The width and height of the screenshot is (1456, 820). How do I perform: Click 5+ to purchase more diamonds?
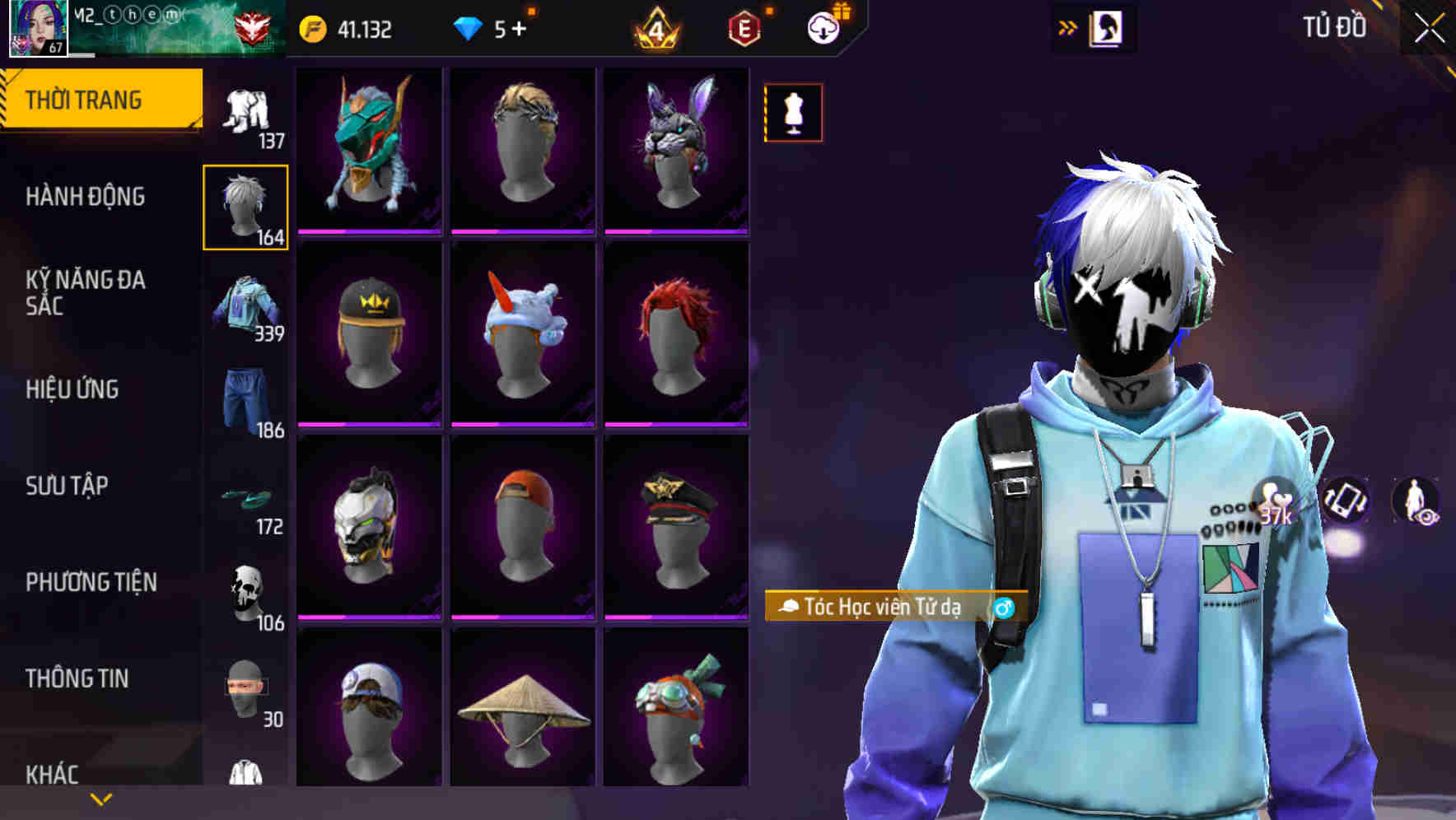pos(506,27)
